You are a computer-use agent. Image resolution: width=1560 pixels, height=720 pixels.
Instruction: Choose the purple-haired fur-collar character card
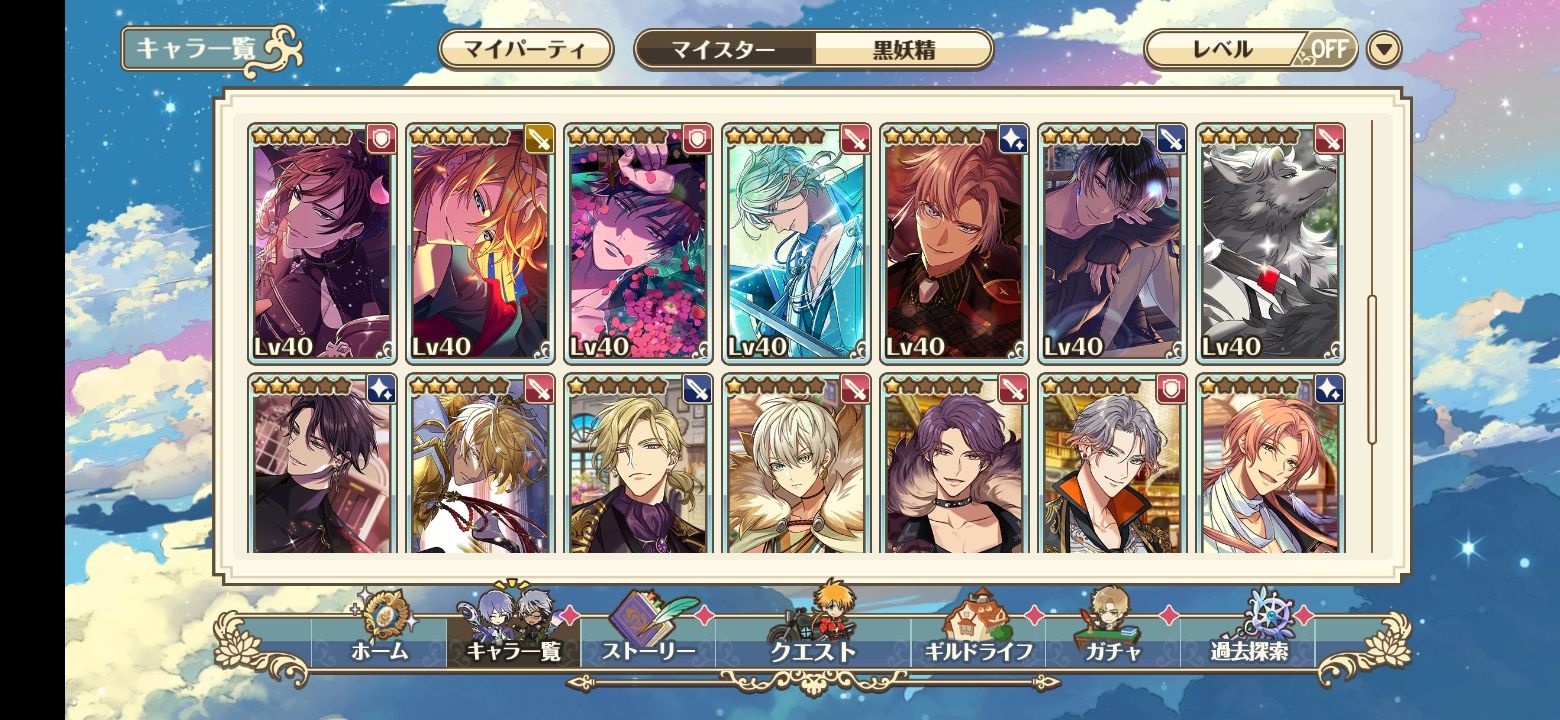954,465
